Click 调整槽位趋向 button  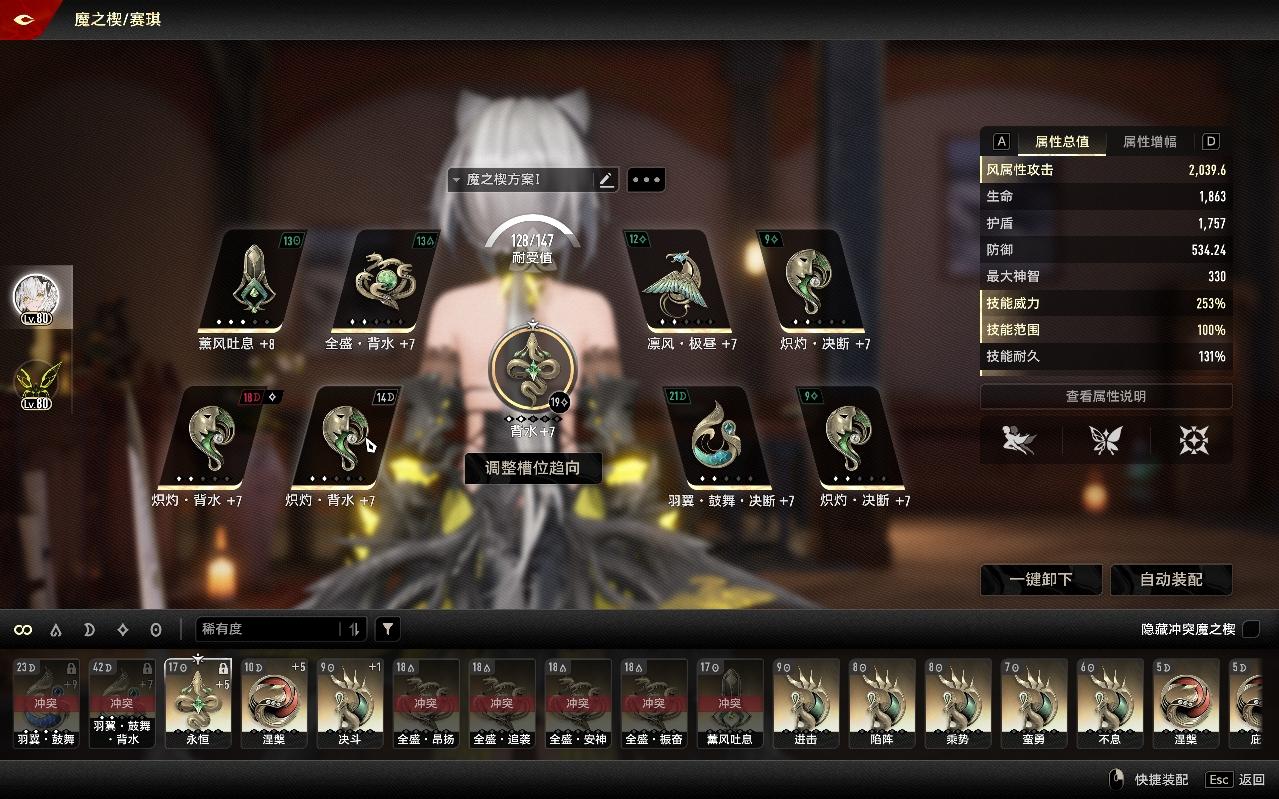coord(533,467)
